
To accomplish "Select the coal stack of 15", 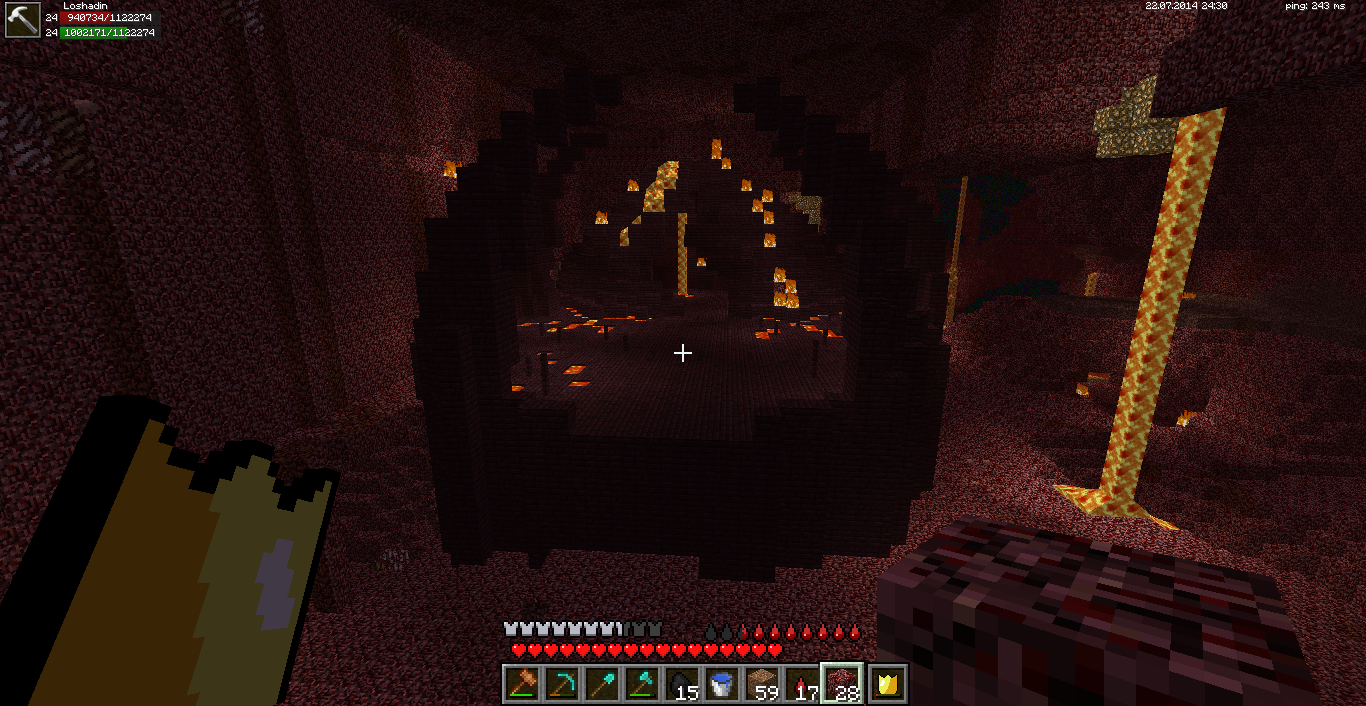I will tap(682, 685).
